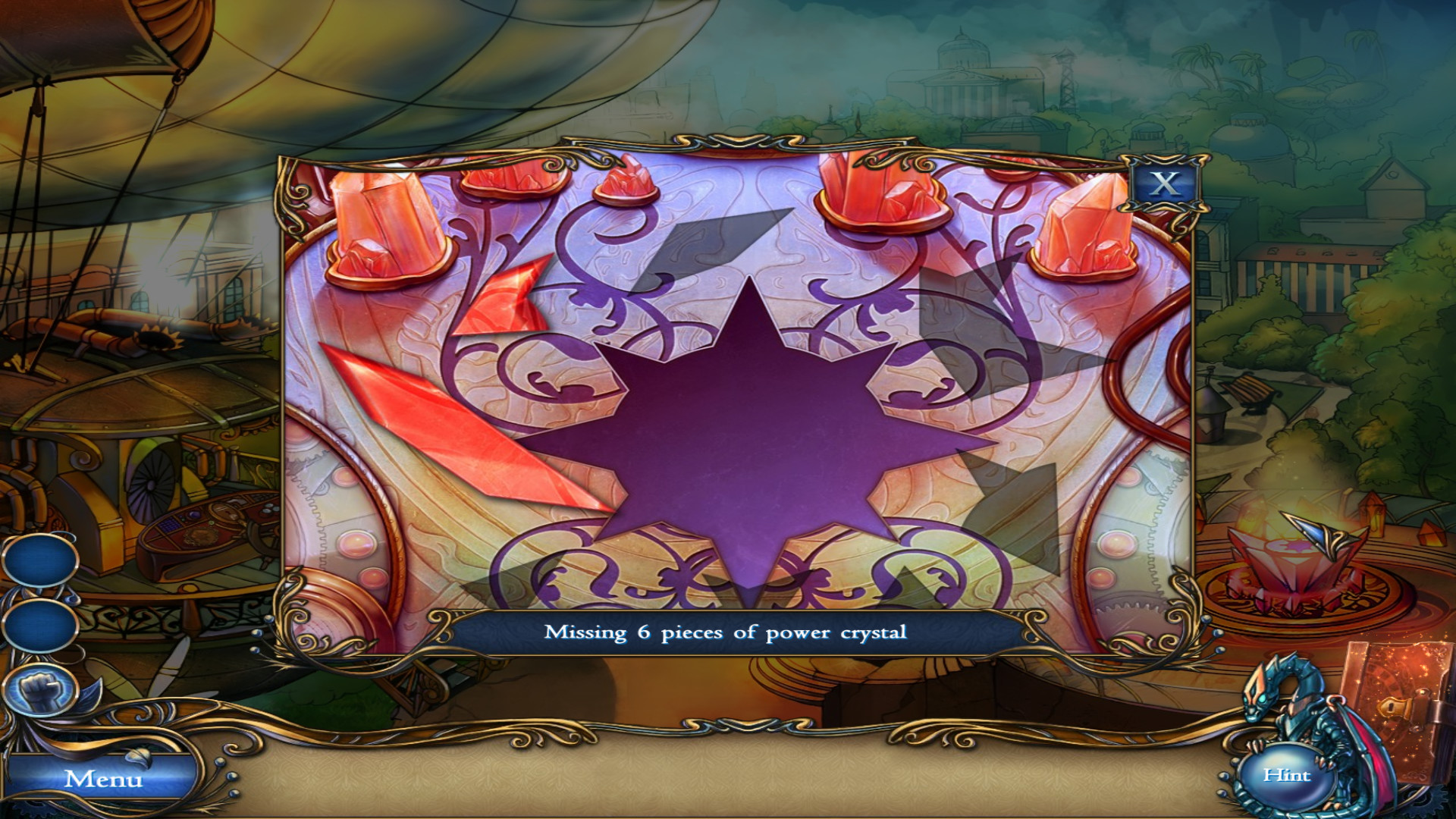Open the journal book beside the dragon
Screen dimensions: 1456x819
pyautogui.click(x=1407, y=713)
